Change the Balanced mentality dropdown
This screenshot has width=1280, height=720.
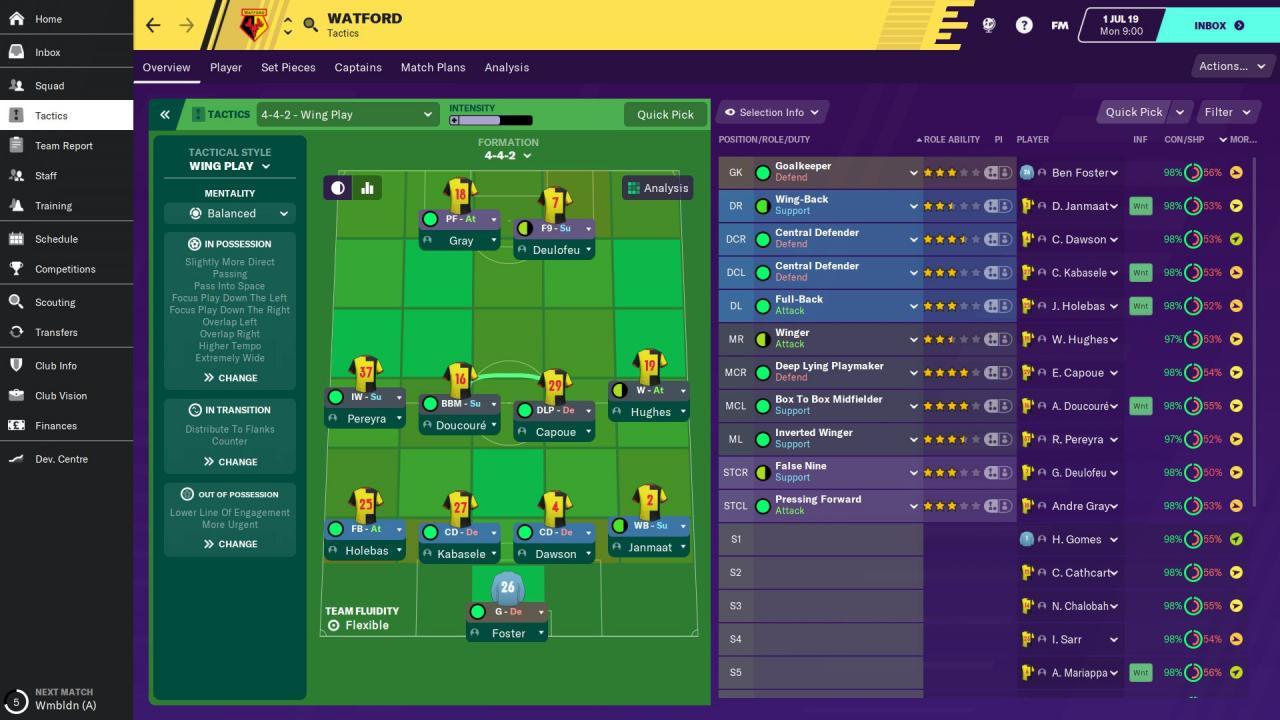230,213
